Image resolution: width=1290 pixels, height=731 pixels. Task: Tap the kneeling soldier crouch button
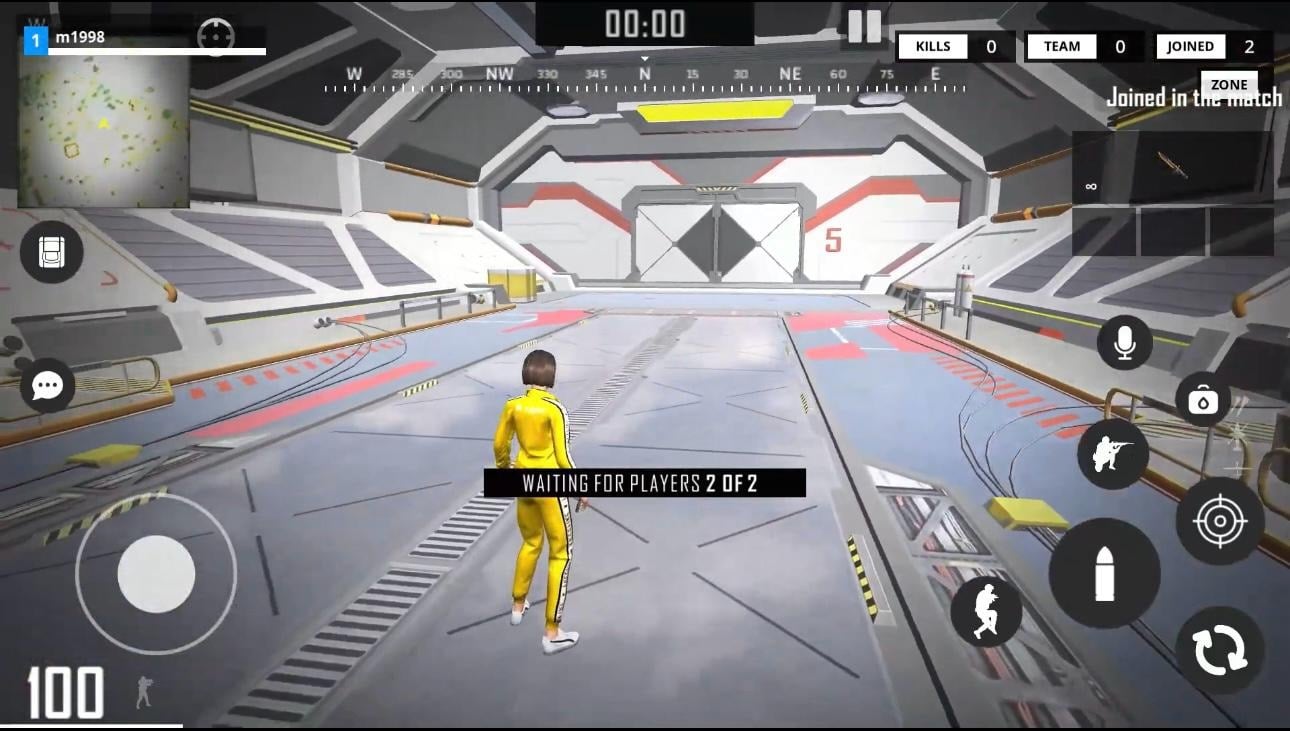[1113, 454]
